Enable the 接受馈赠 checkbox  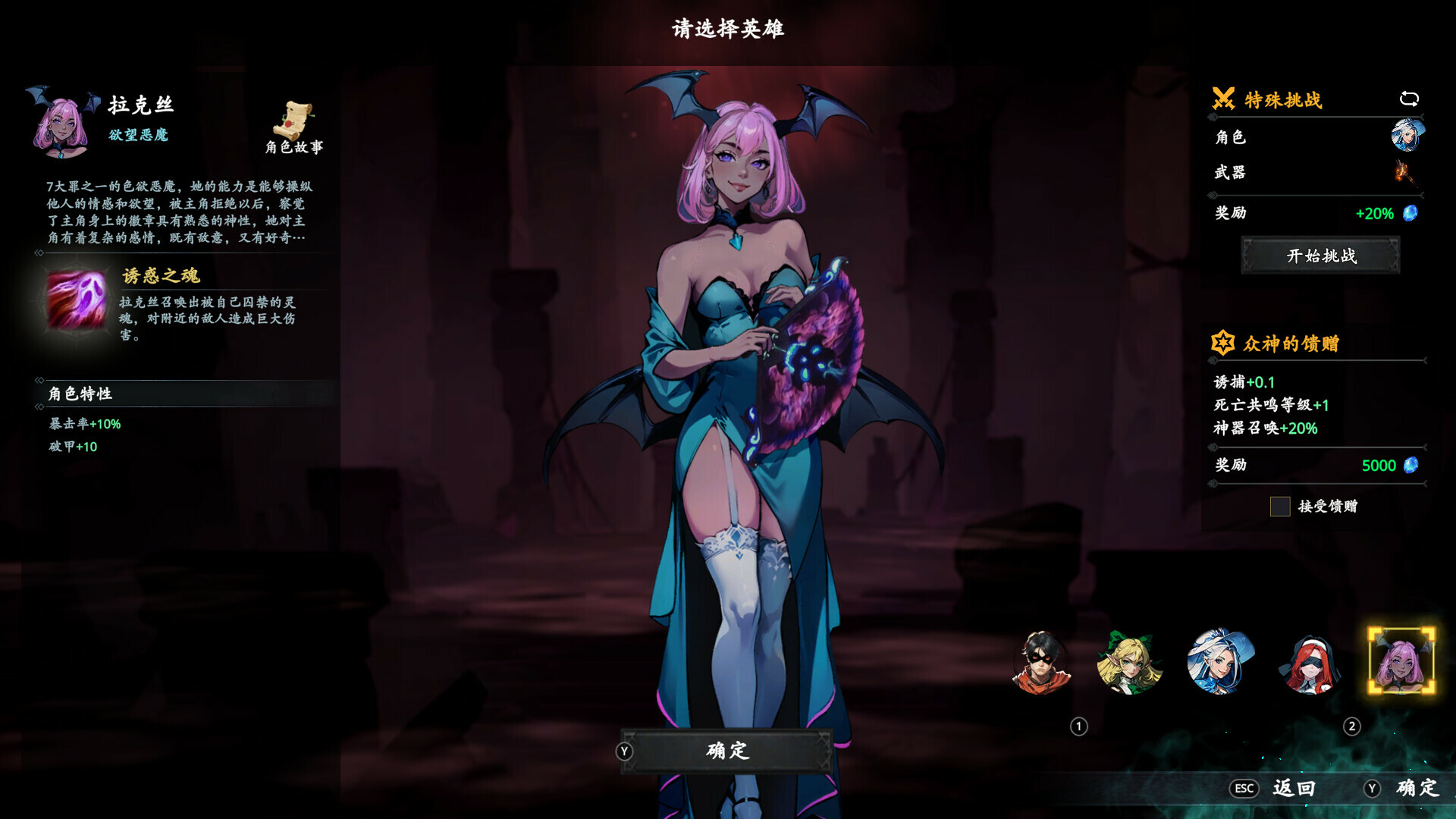1280,507
